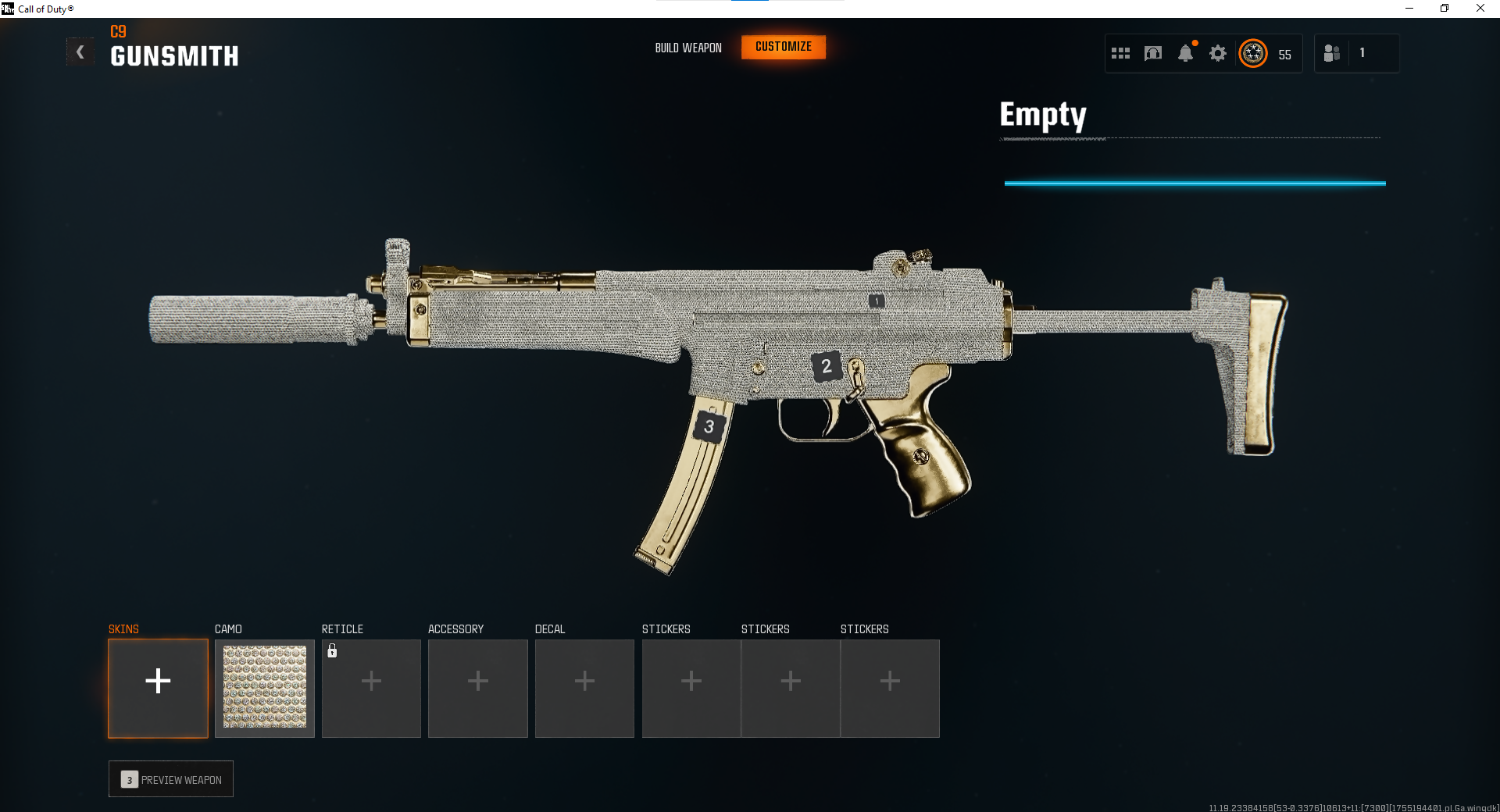The height and width of the screenshot is (812, 1500).
Task: Switch to the Build Weapon tab
Action: [687, 48]
